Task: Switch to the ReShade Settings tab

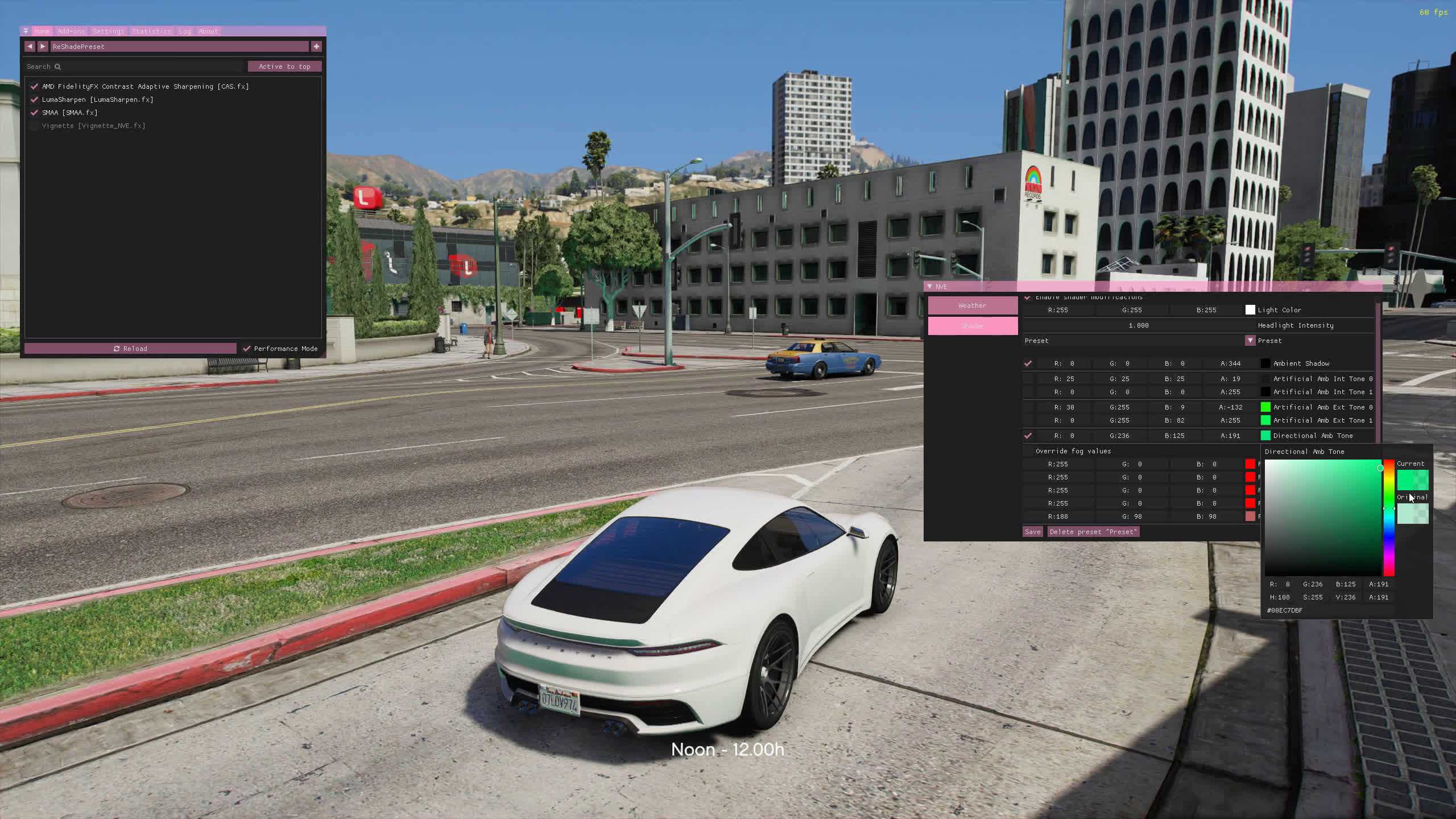Action: tap(108, 31)
